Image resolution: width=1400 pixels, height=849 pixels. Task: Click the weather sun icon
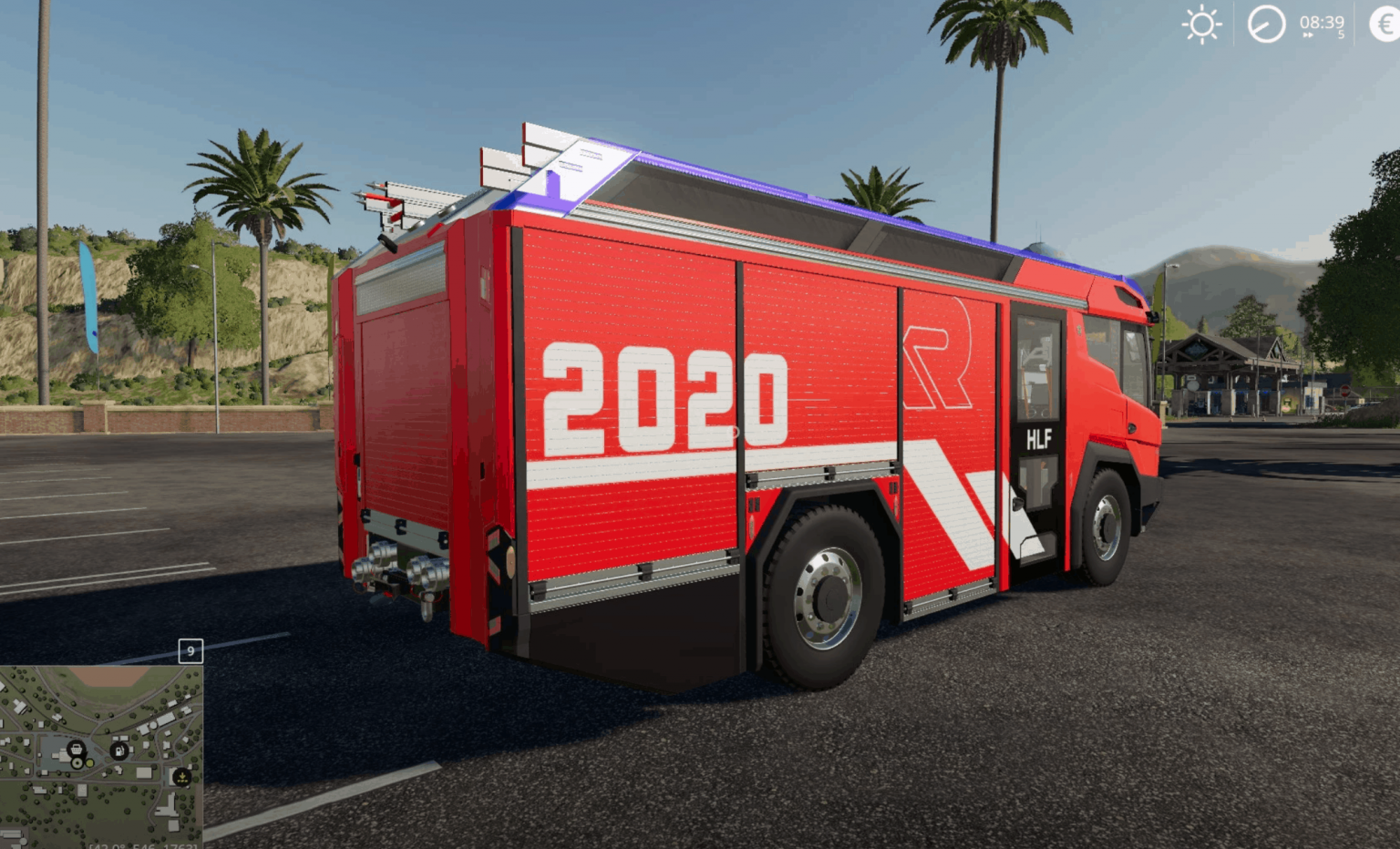coord(1201,24)
